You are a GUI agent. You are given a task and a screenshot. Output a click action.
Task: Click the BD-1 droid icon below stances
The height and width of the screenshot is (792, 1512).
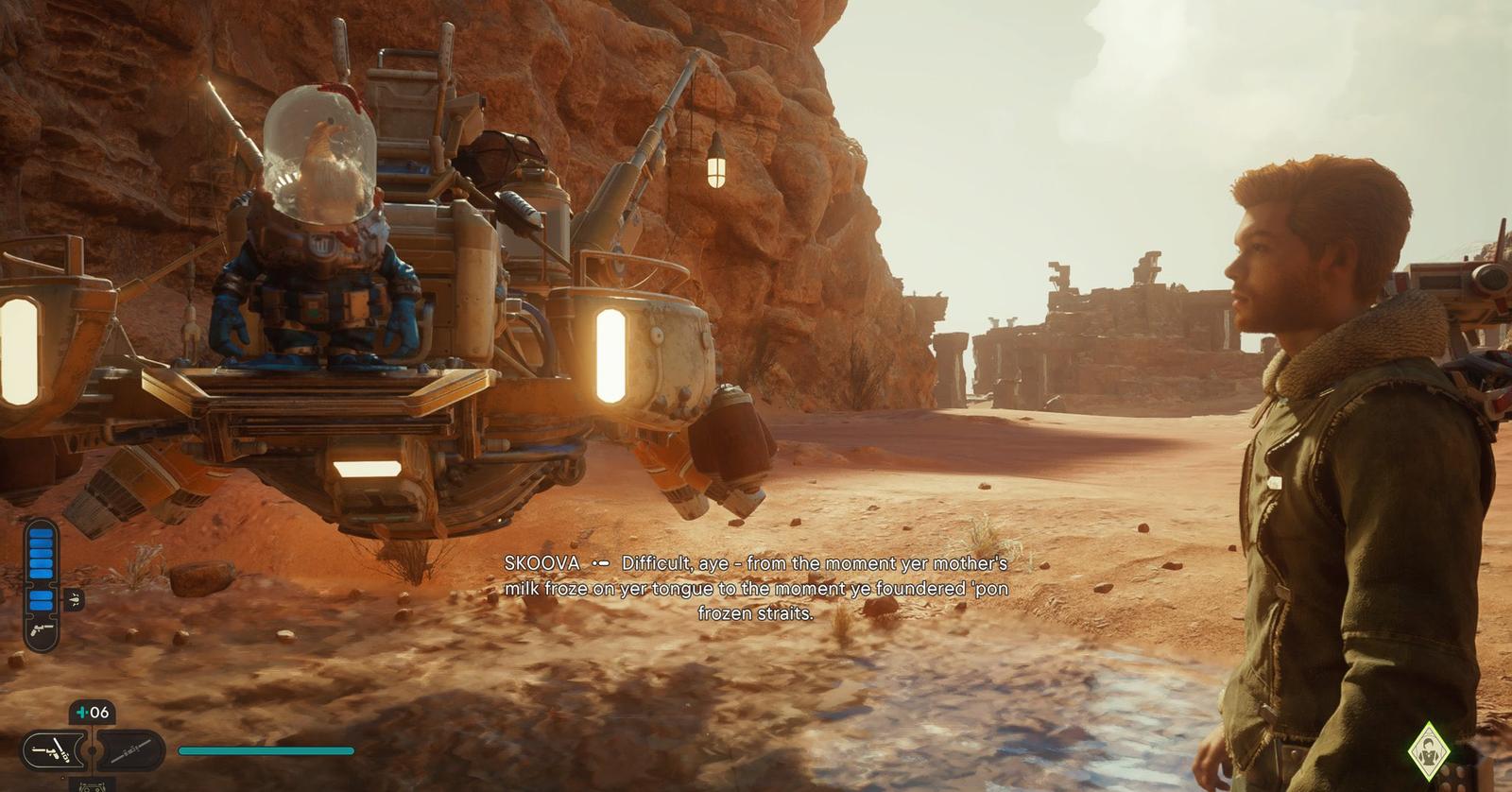92,783
